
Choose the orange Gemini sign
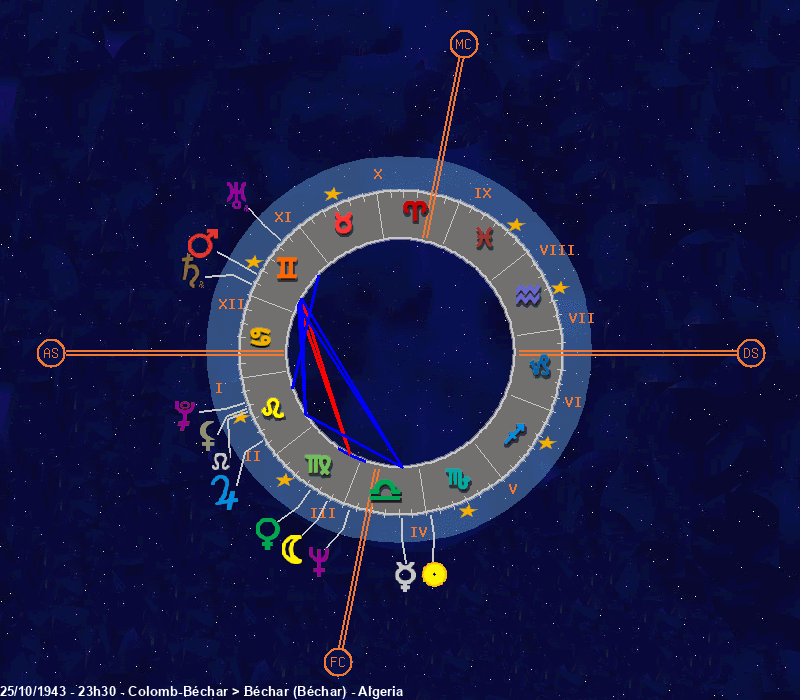click(287, 268)
